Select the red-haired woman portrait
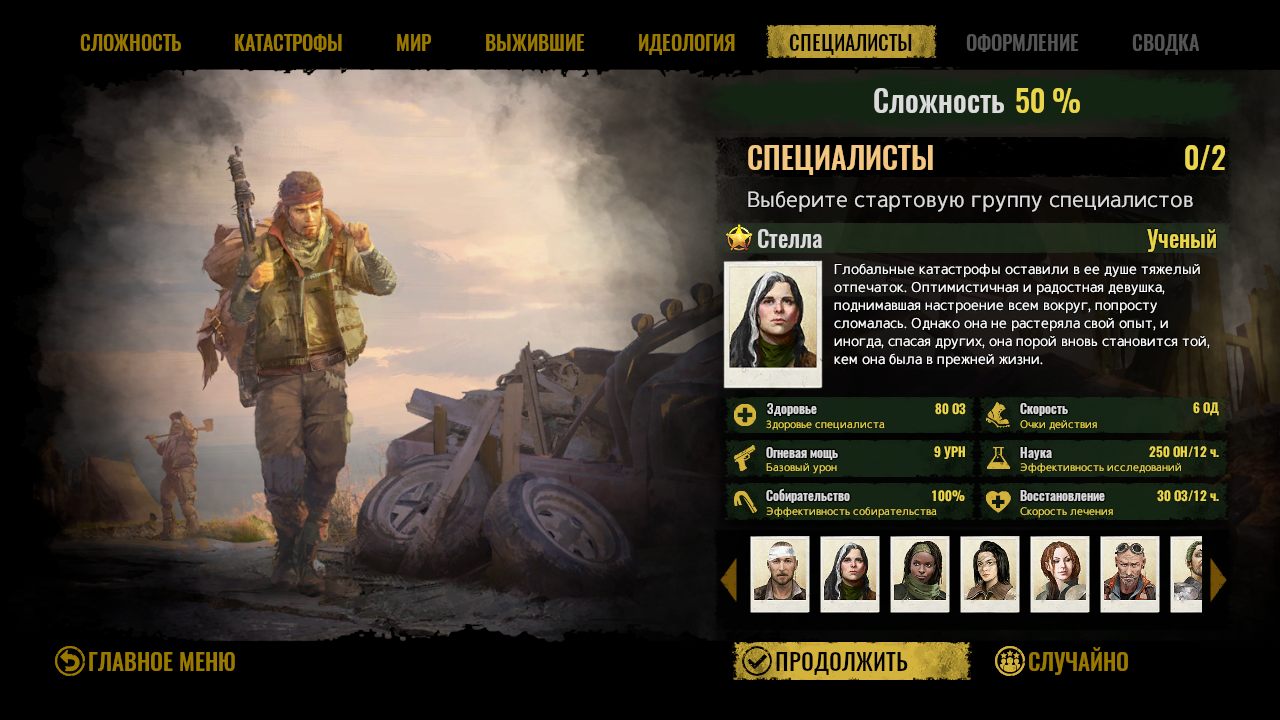 tap(1060, 574)
